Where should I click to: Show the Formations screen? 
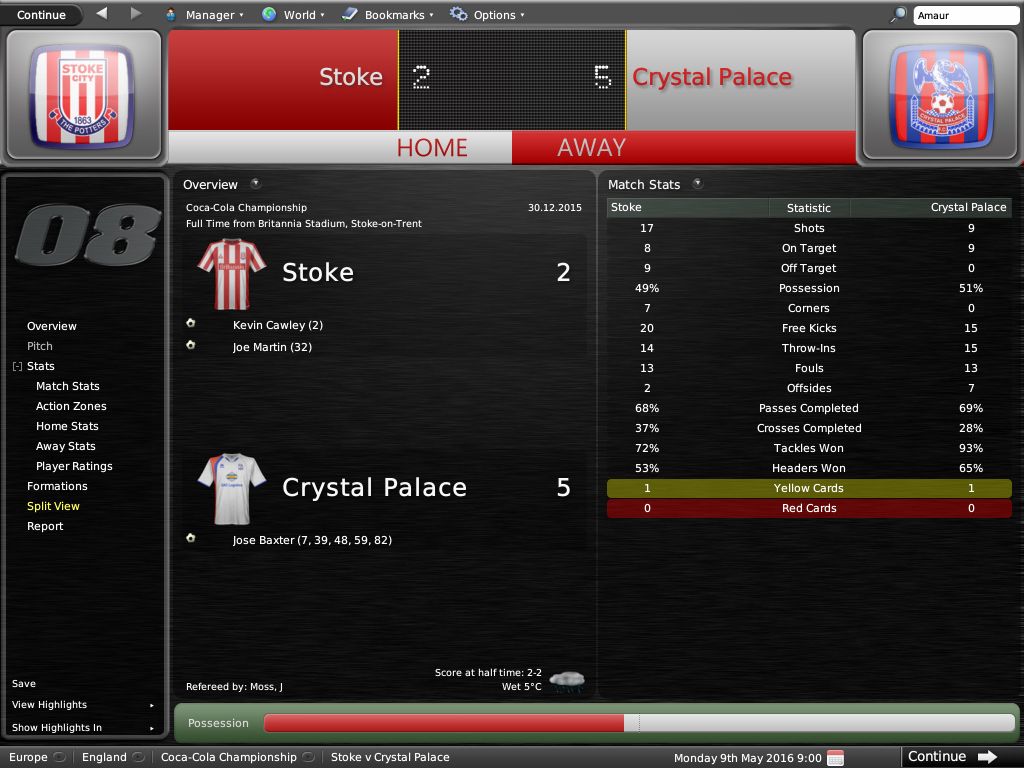(57, 486)
